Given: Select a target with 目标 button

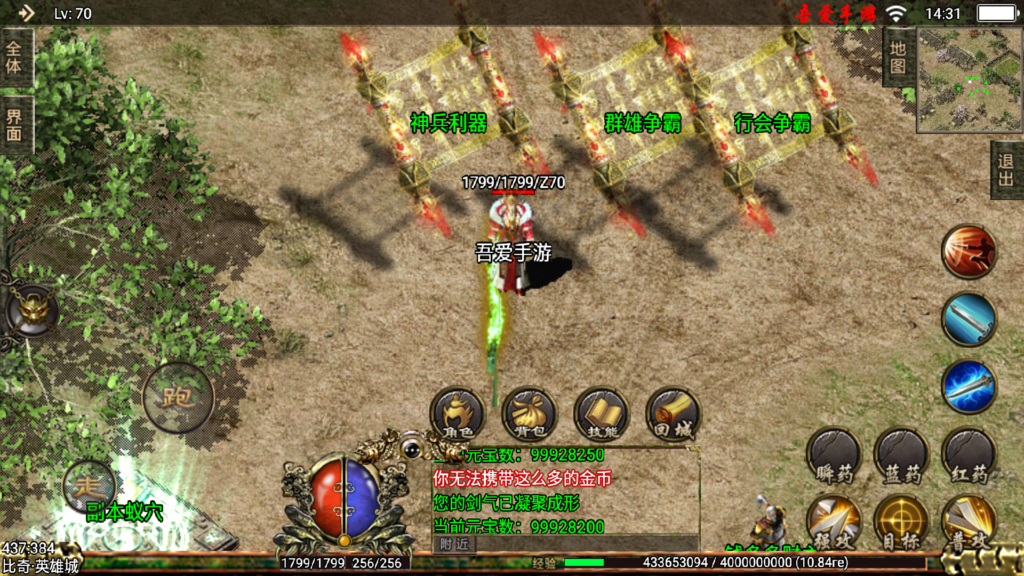Looking at the screenshot, I should 901,521.
